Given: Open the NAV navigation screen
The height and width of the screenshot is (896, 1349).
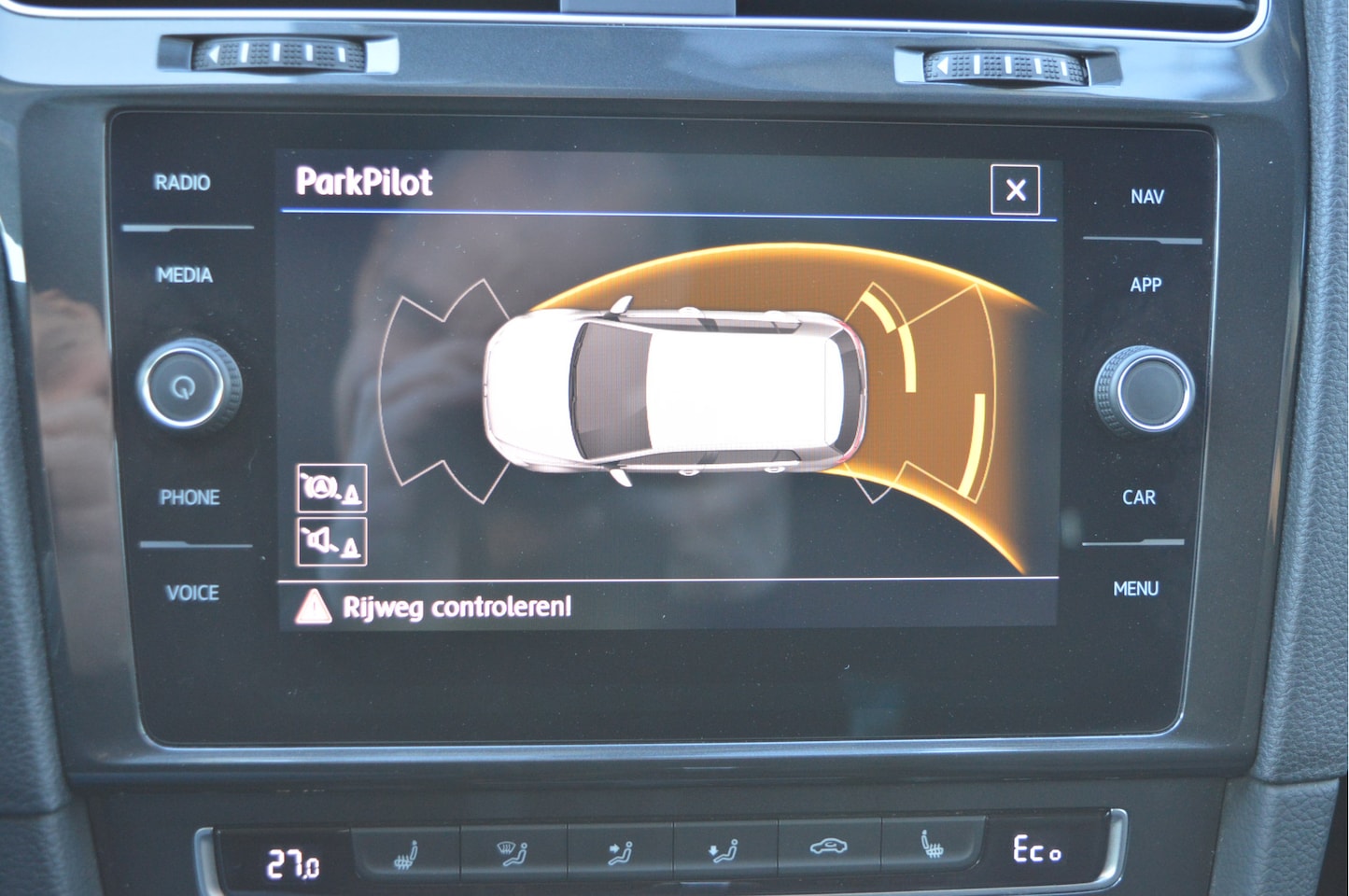Looking at the screenshot, I should click(1146, 197).
